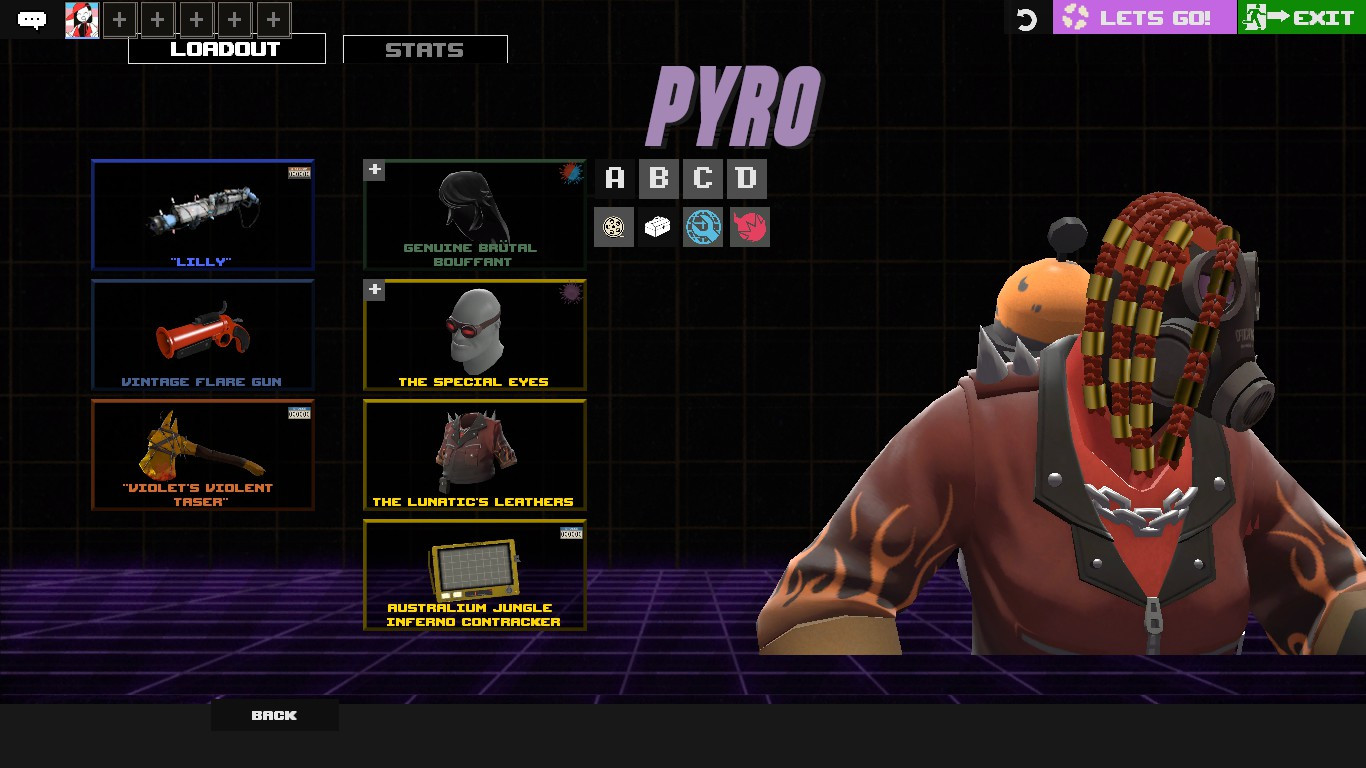
Task: Open the blue Workshop wrench icon
Action: tap(702, 226)
